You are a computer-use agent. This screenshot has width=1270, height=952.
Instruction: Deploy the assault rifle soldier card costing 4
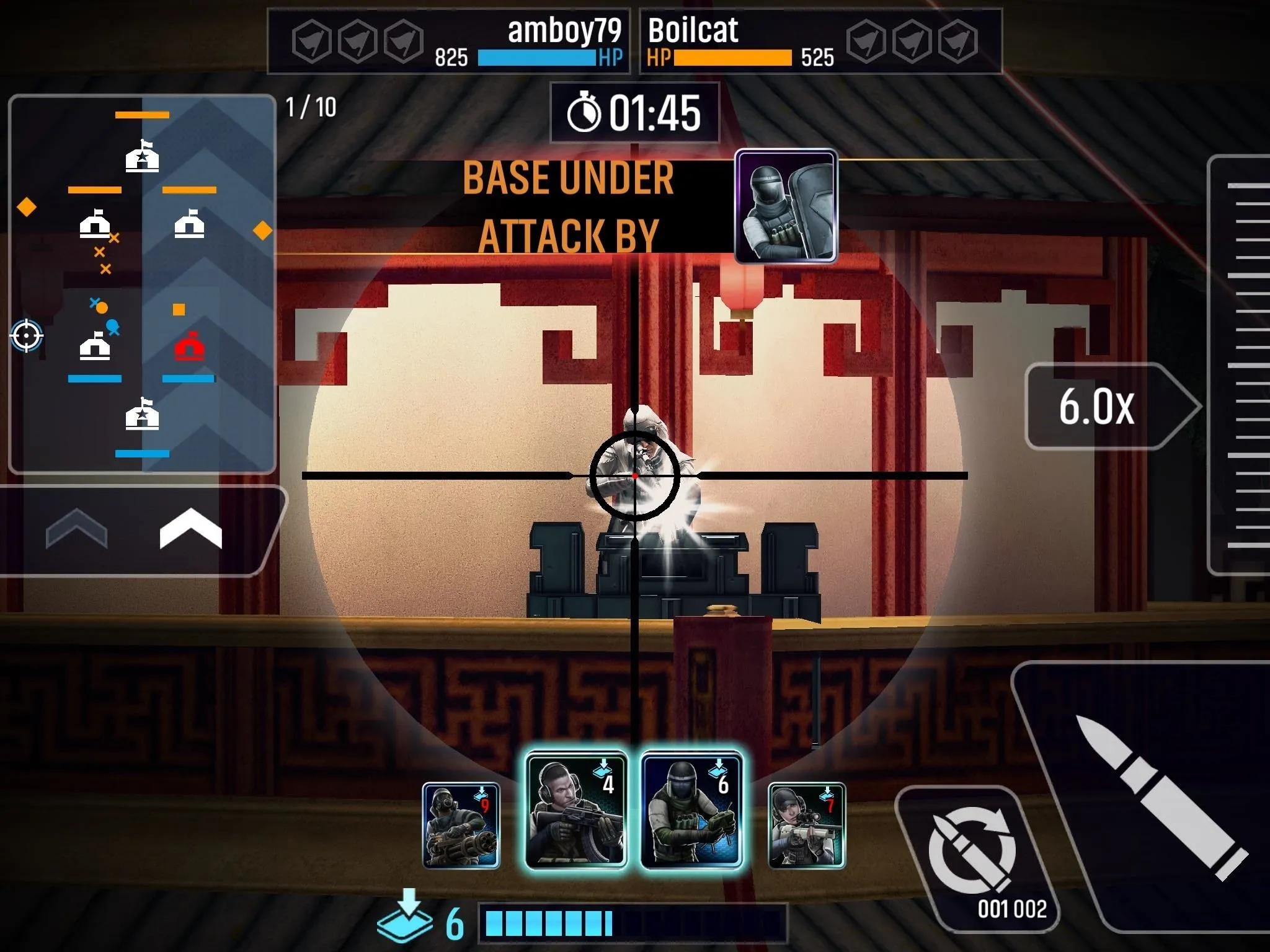(x=576, y=809)
